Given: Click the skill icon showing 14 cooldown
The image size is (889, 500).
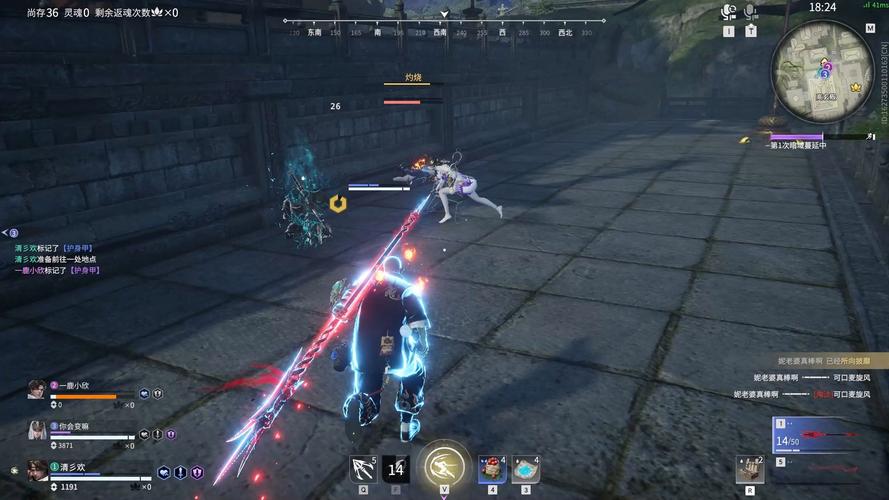Looking at the screenshot, I should click(396, 468).
